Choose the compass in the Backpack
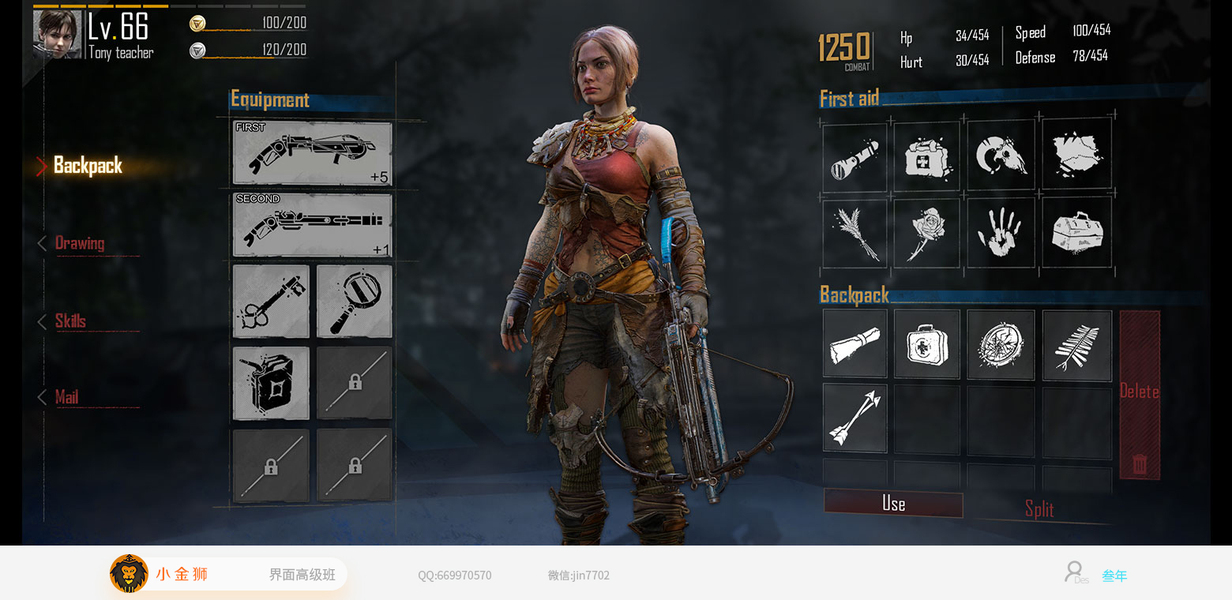 (x=1001, y=344)
